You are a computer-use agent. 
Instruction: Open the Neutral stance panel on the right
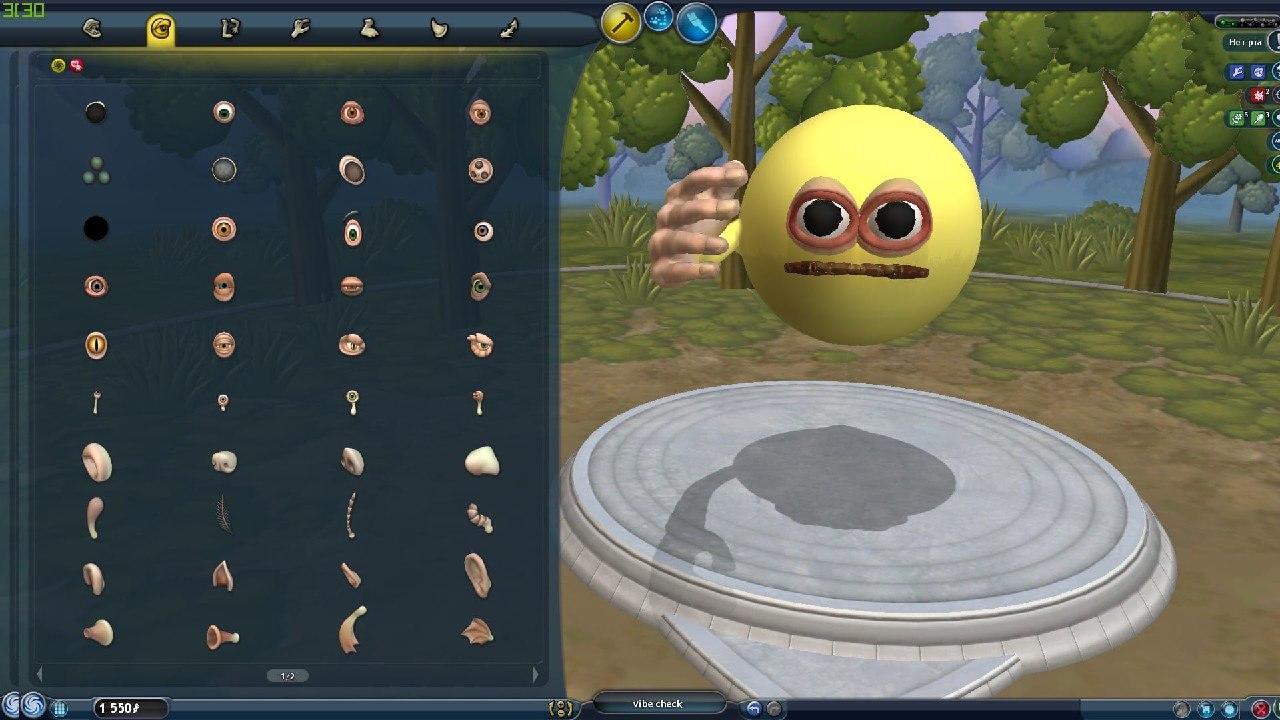1245,43
